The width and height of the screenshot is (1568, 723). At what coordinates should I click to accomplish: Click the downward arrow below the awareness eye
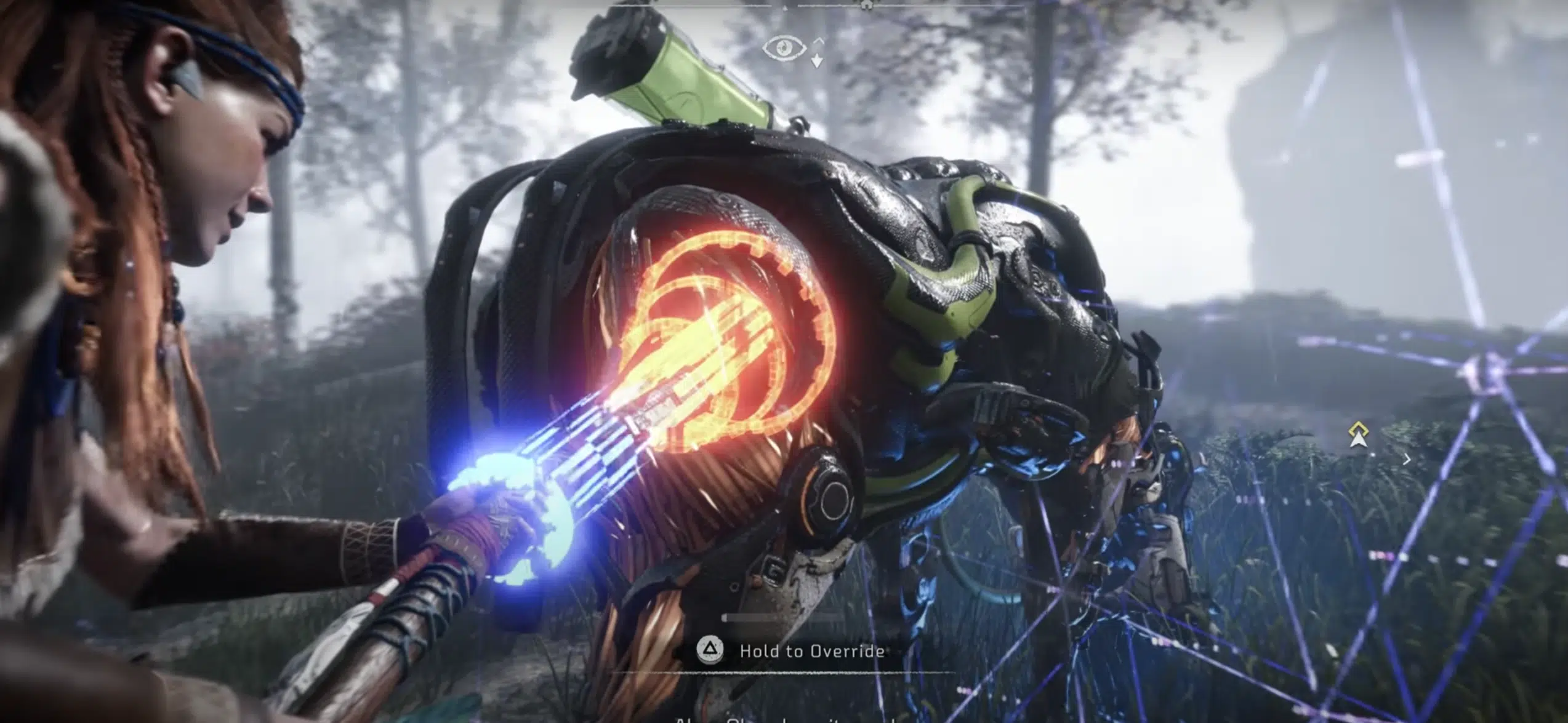(817, 62)
